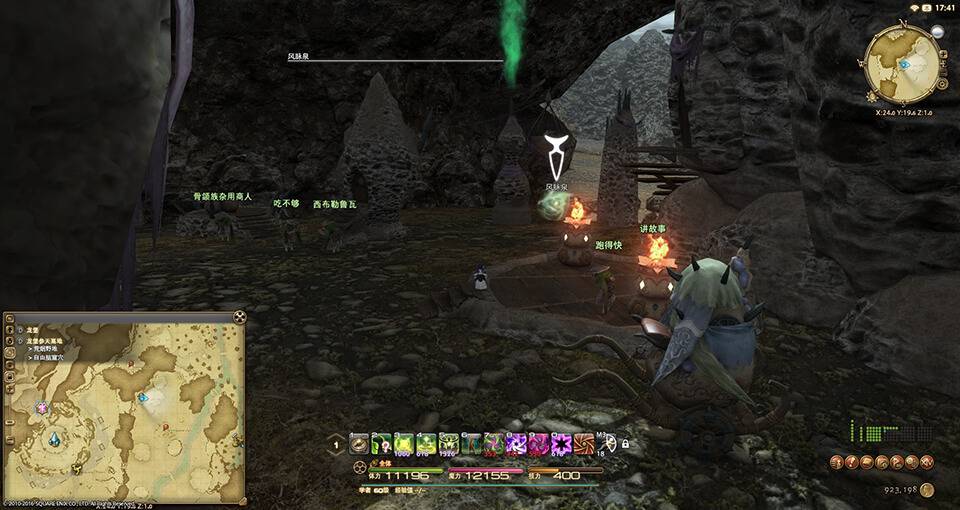Switch hotbar set number 1

click(x=337, y=445)
